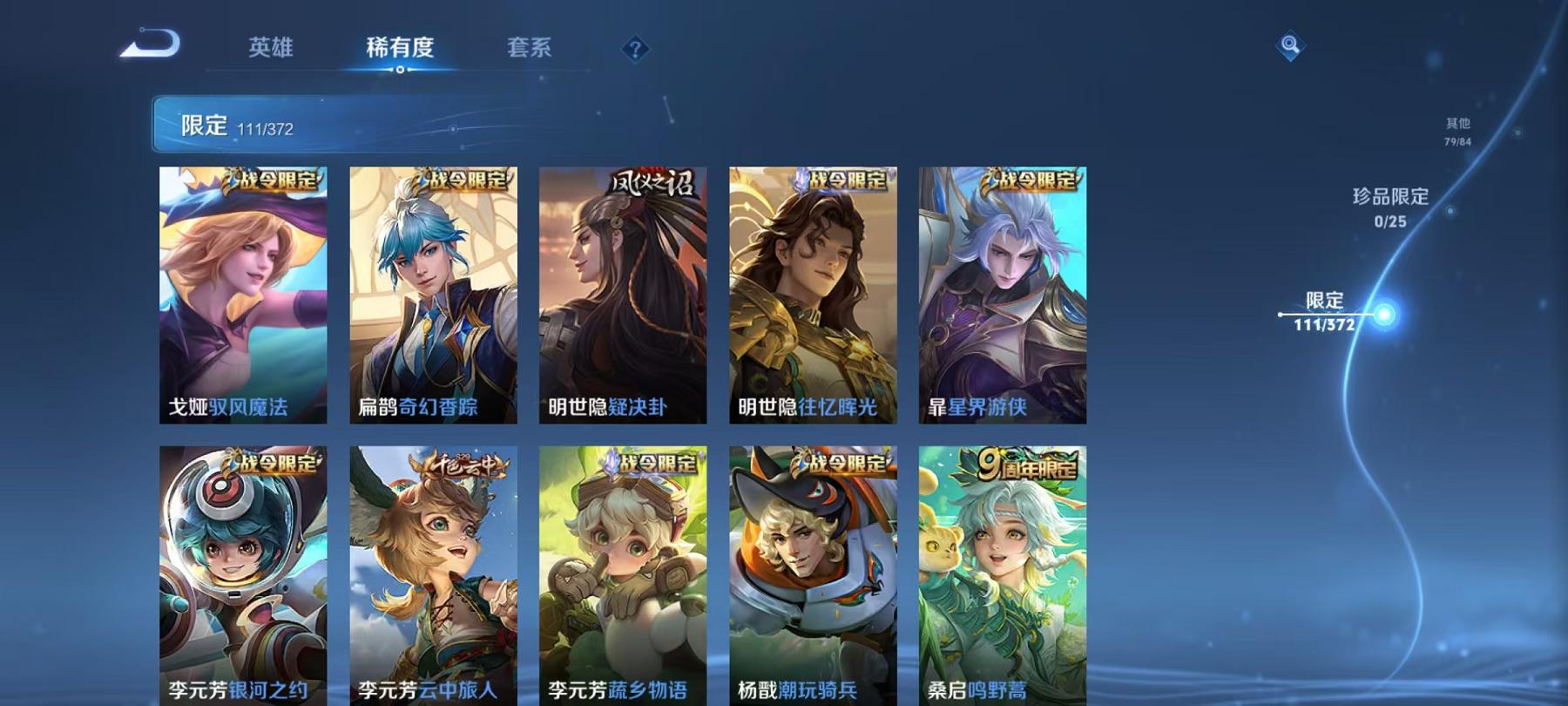Switch to the 套系 tab
The height and width of the screenshot is (706, 1568).
532,50
